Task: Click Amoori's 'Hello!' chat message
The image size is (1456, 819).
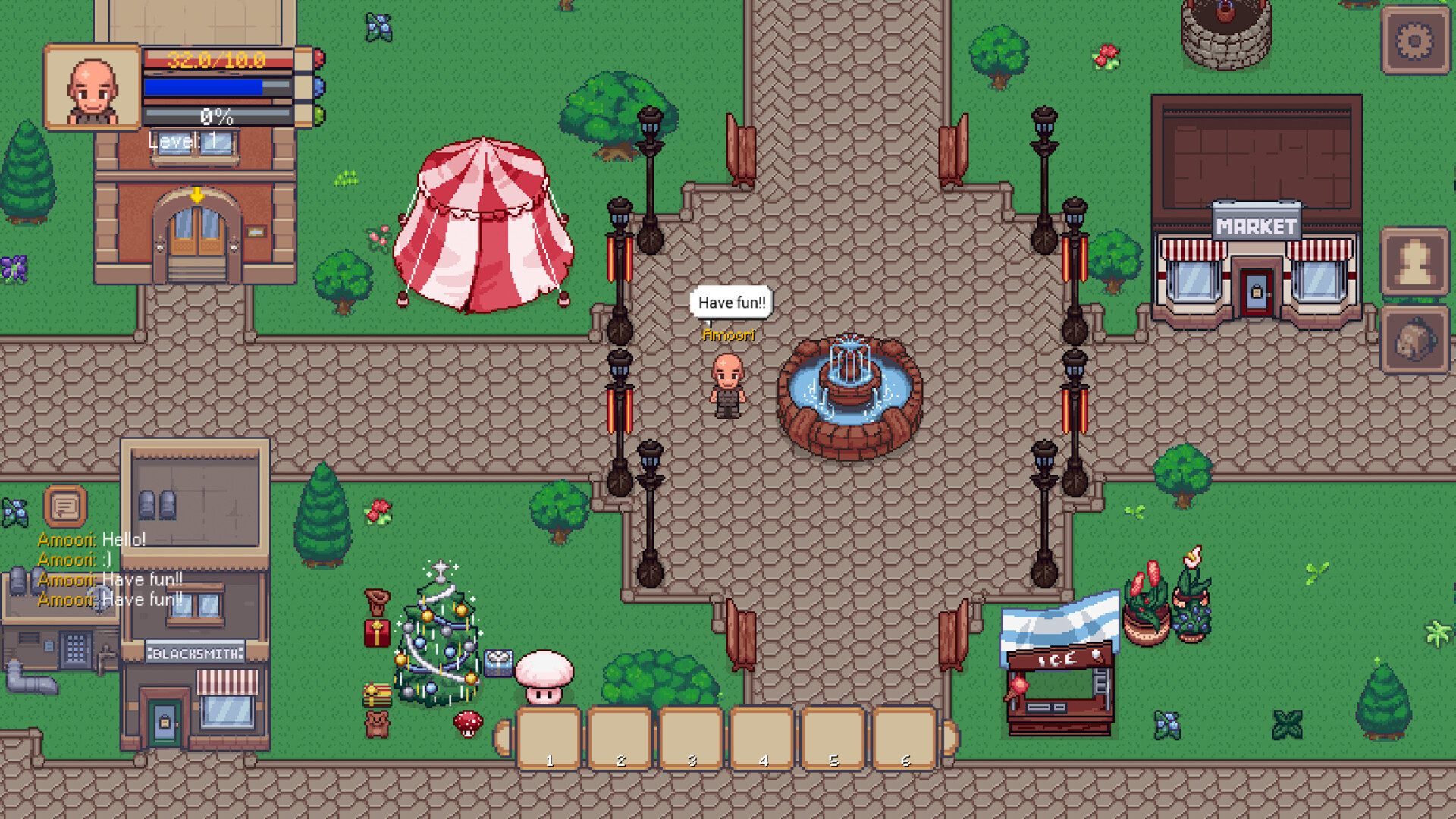Action: point(91,541)
